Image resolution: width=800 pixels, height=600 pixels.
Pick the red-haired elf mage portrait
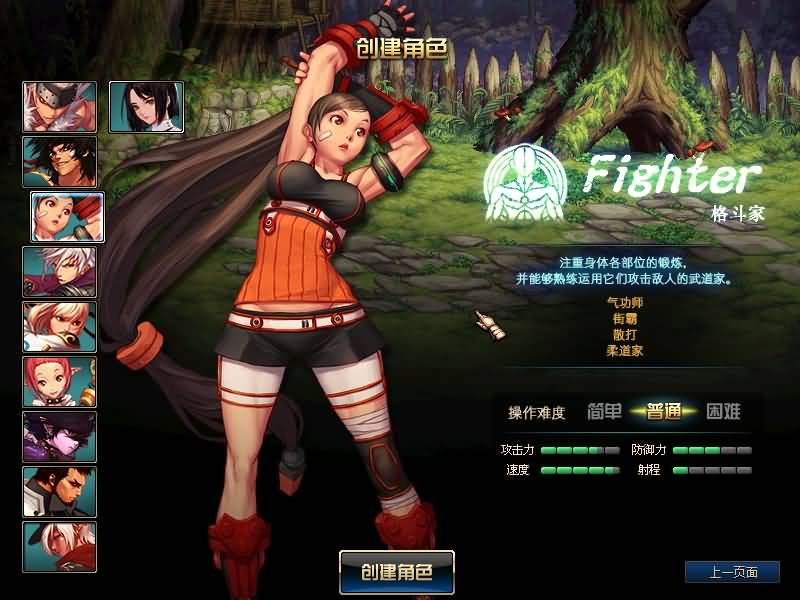60,382
